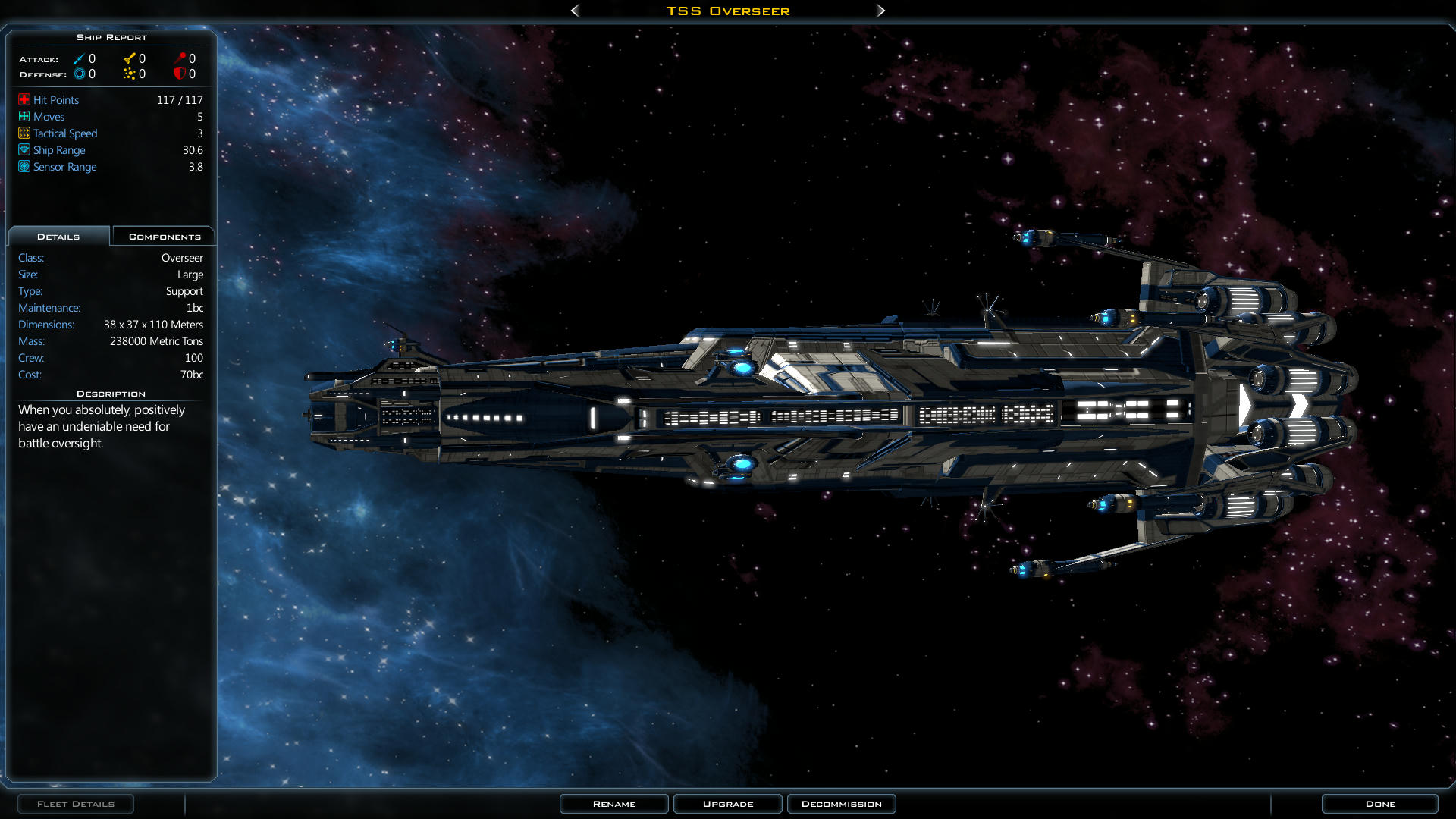Decommission this ship
Viewport: 1456px width, 819px height.
[x=841, y=804]
